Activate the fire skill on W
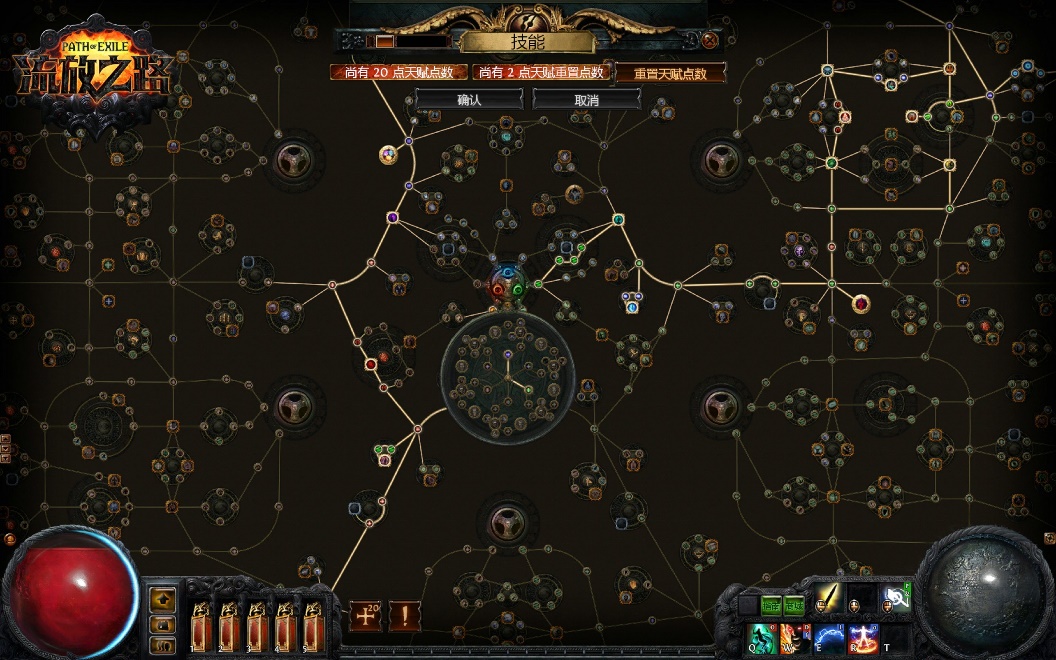The image size is (1056, 660). [x=795, y=637]
